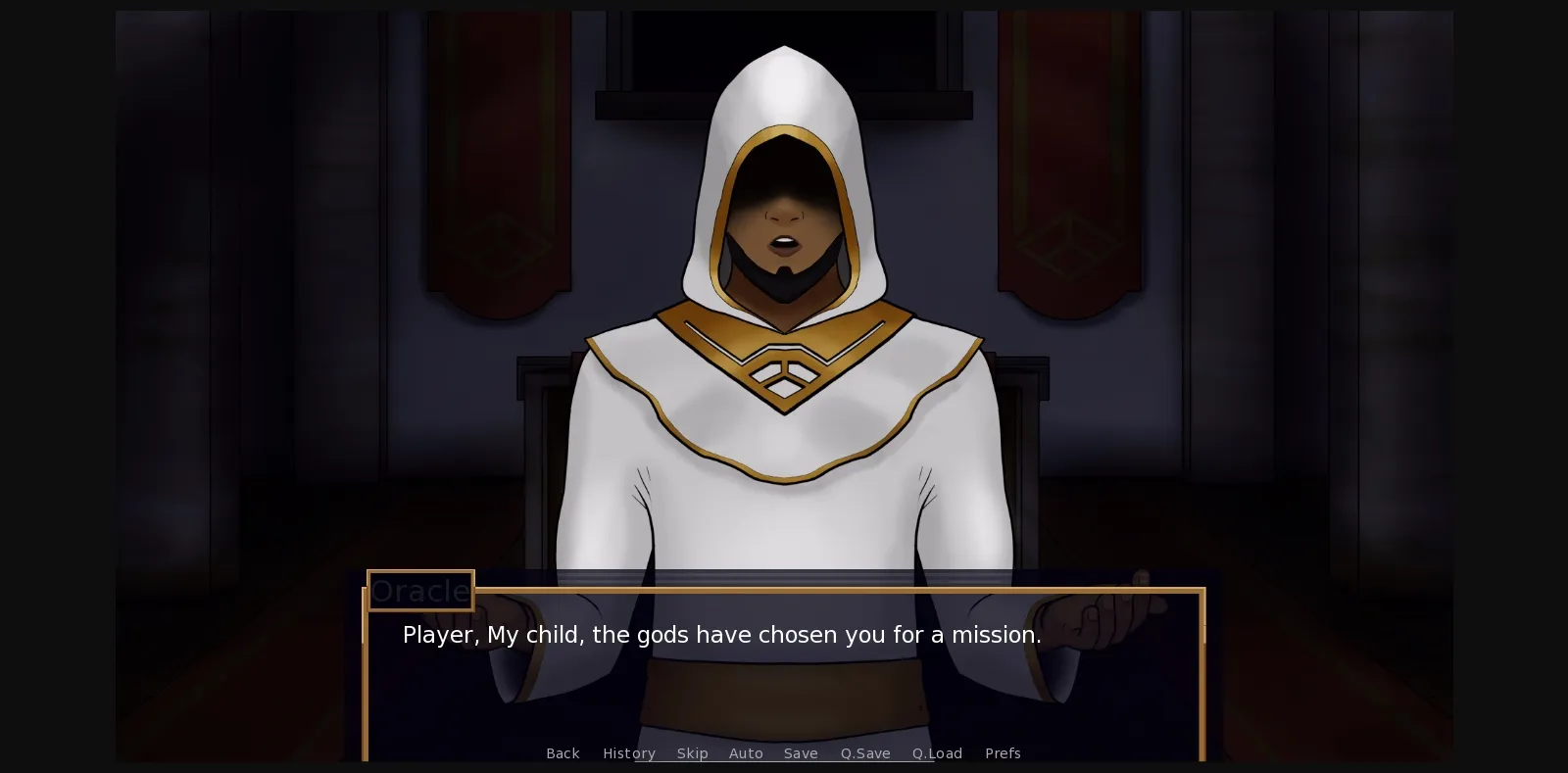Load the quick save with Q.Load
The width and height of the screenshot is (1568, 773).
click(936, 753)
